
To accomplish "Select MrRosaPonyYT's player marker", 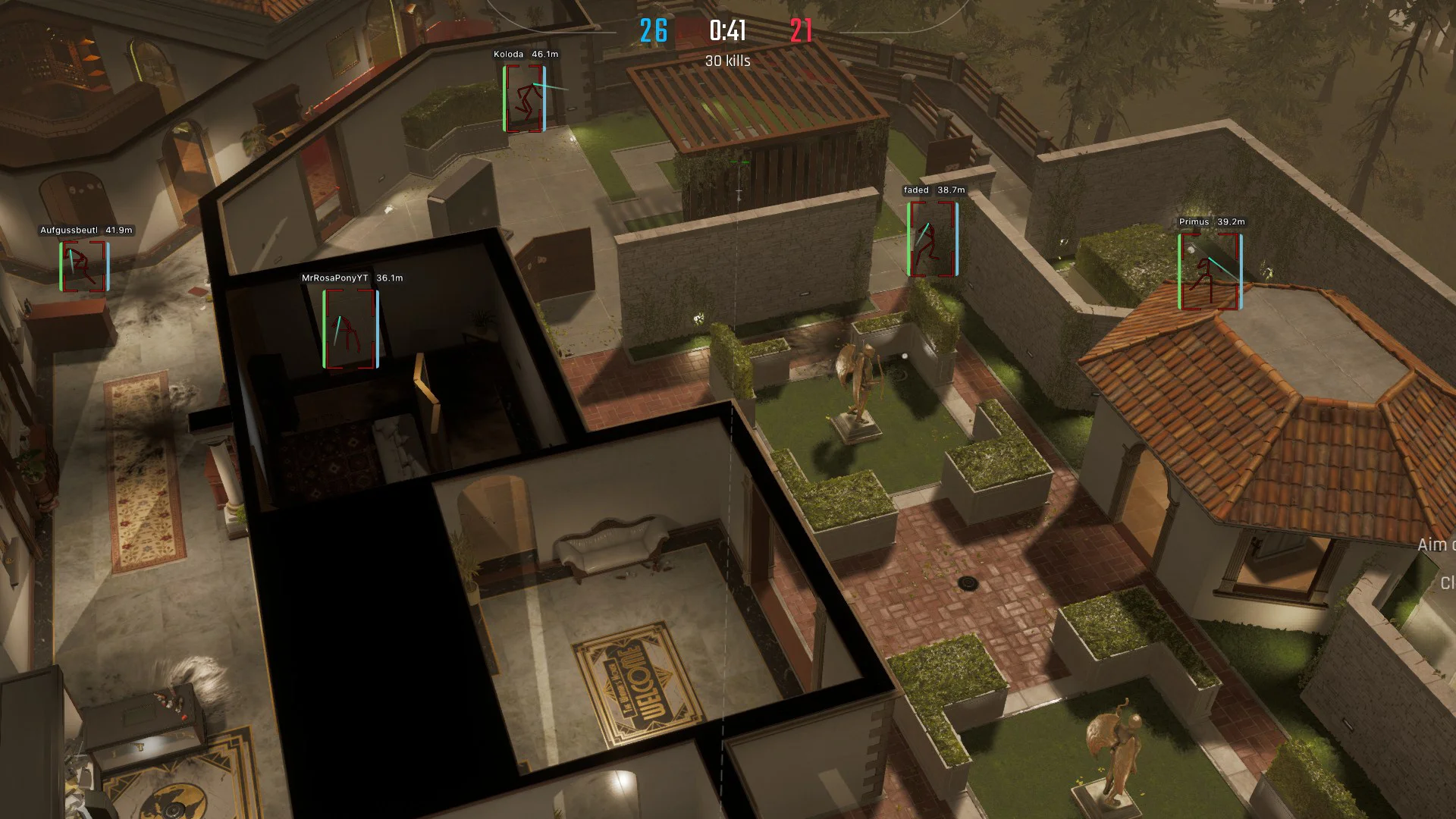I will click(350, 329).
